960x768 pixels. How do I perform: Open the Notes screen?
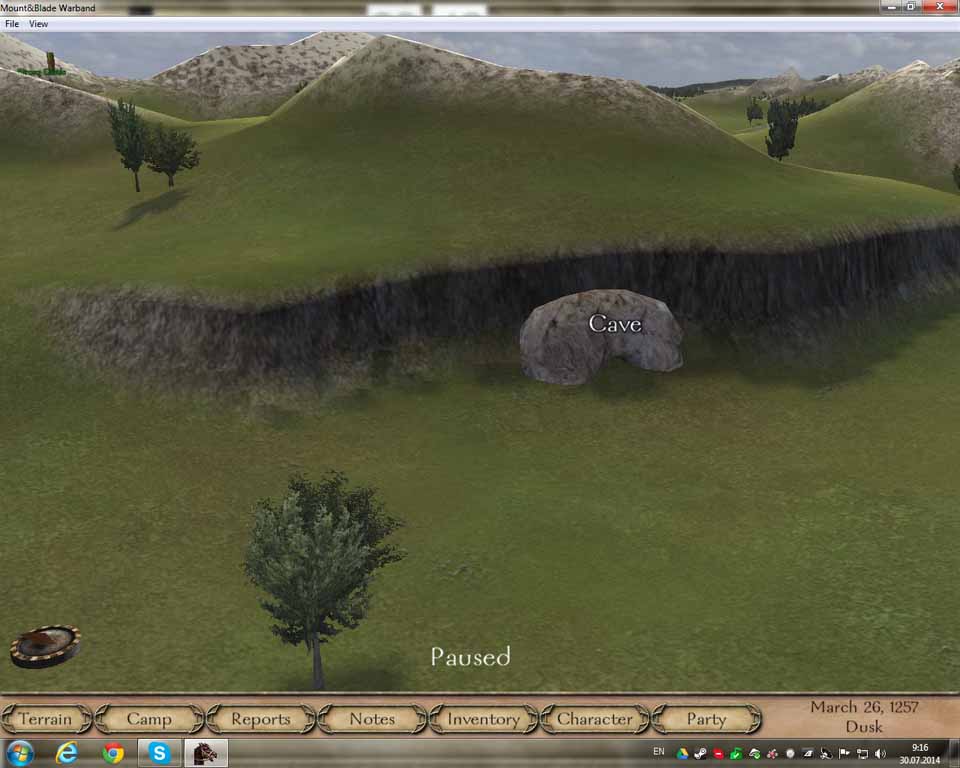(x=372, y=719)
